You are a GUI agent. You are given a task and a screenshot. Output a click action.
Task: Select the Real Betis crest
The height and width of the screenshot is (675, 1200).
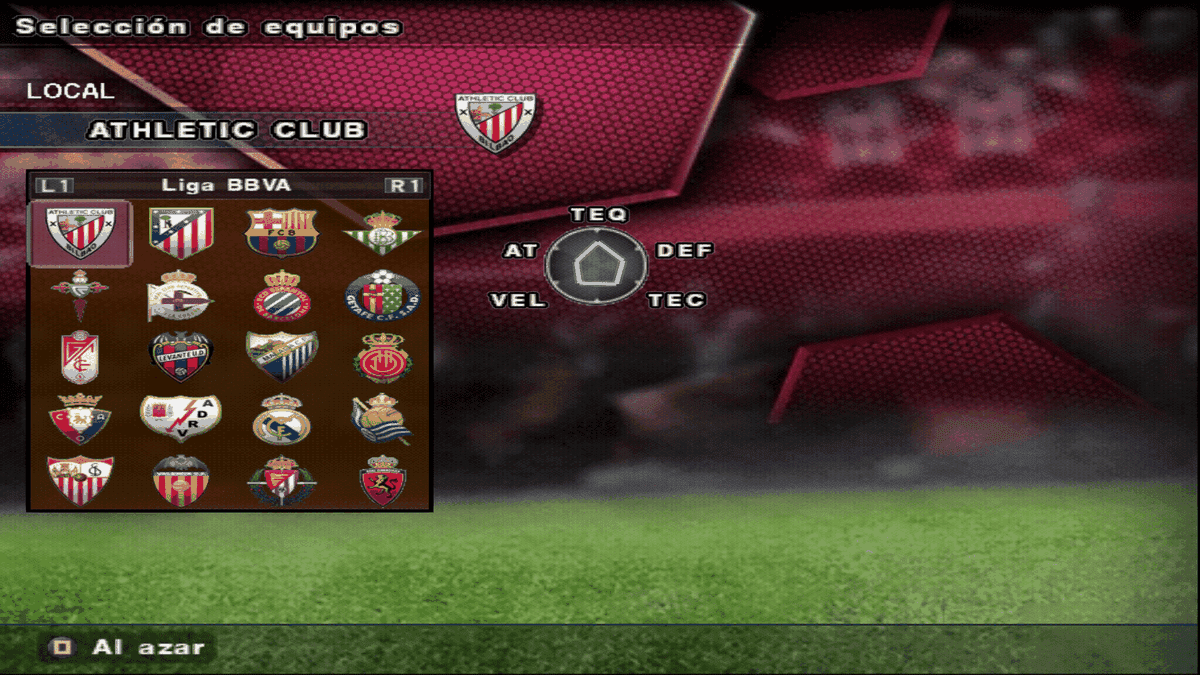383,233
